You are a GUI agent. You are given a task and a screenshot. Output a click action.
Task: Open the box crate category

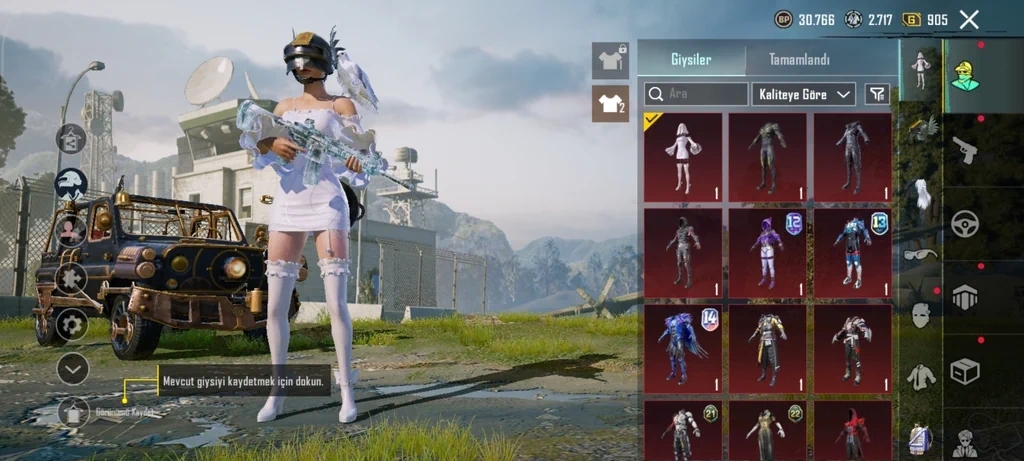(964, 371)
